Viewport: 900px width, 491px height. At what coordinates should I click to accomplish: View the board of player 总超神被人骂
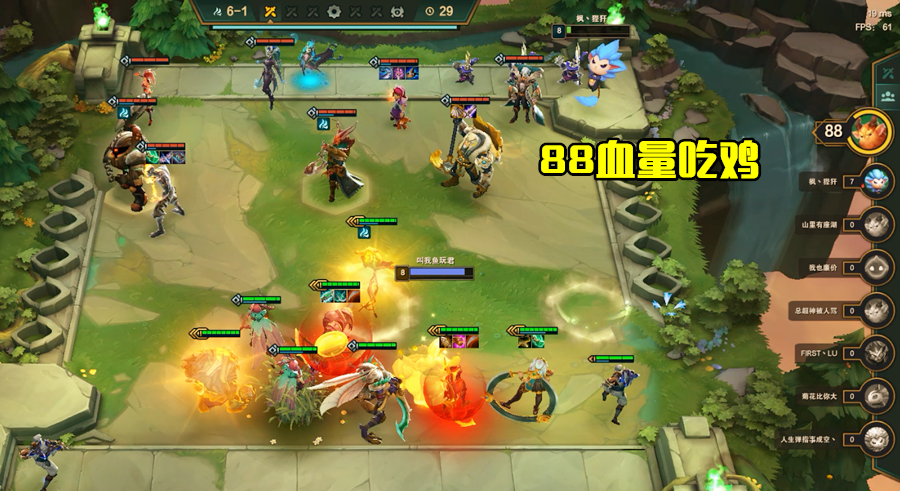point(878,310)
